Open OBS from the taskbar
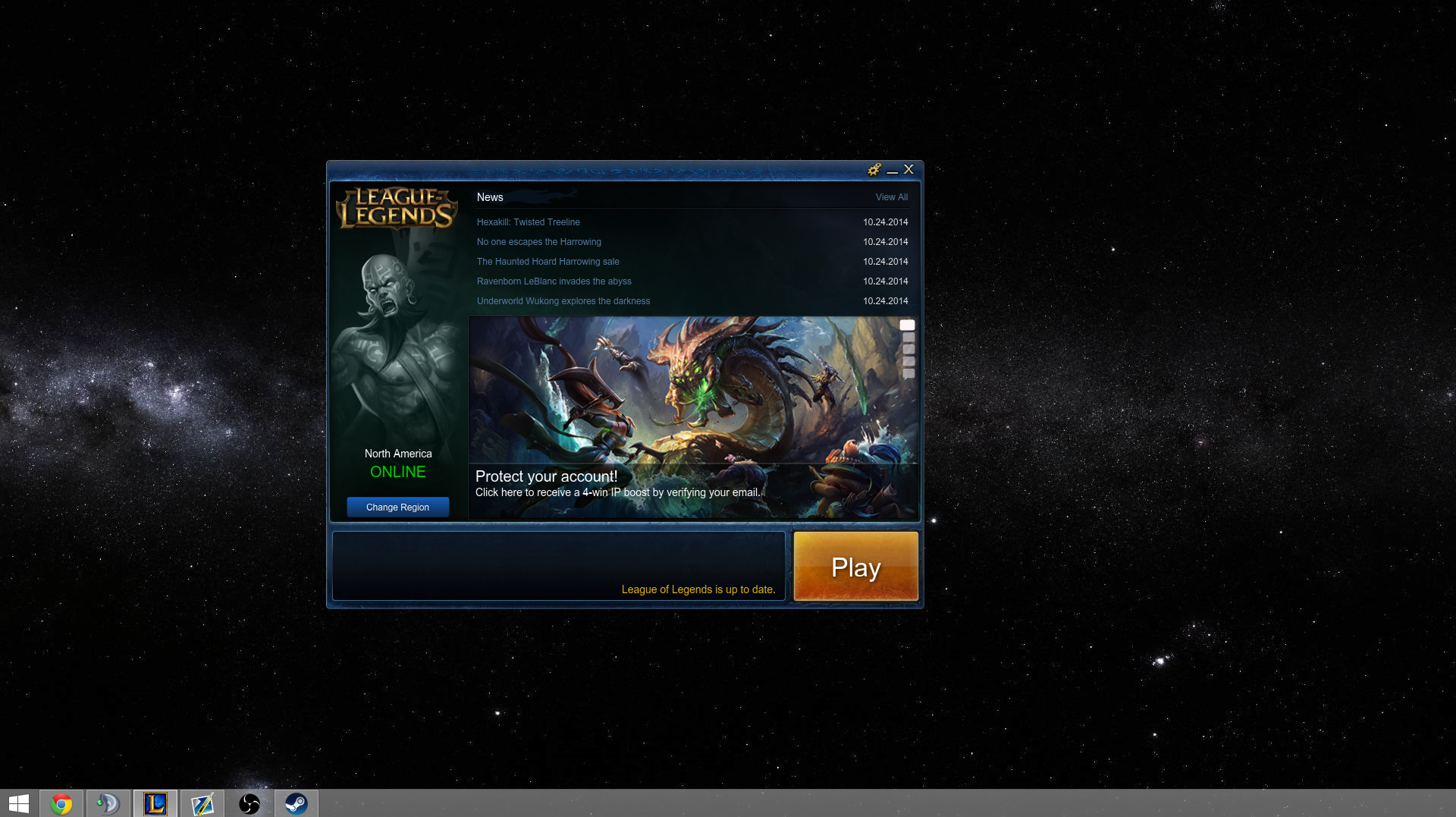The image size is (1456, 817). [x=249, y=803]
